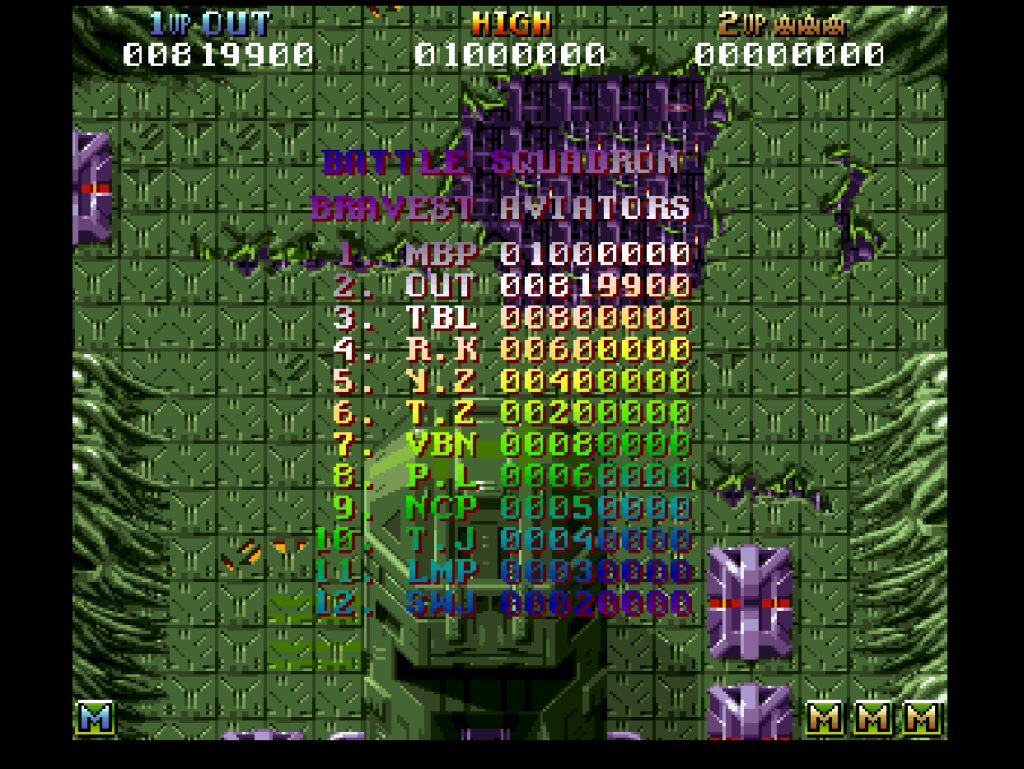Choose the LMP high score row
1024x769 pixels.
coord(503,571)
